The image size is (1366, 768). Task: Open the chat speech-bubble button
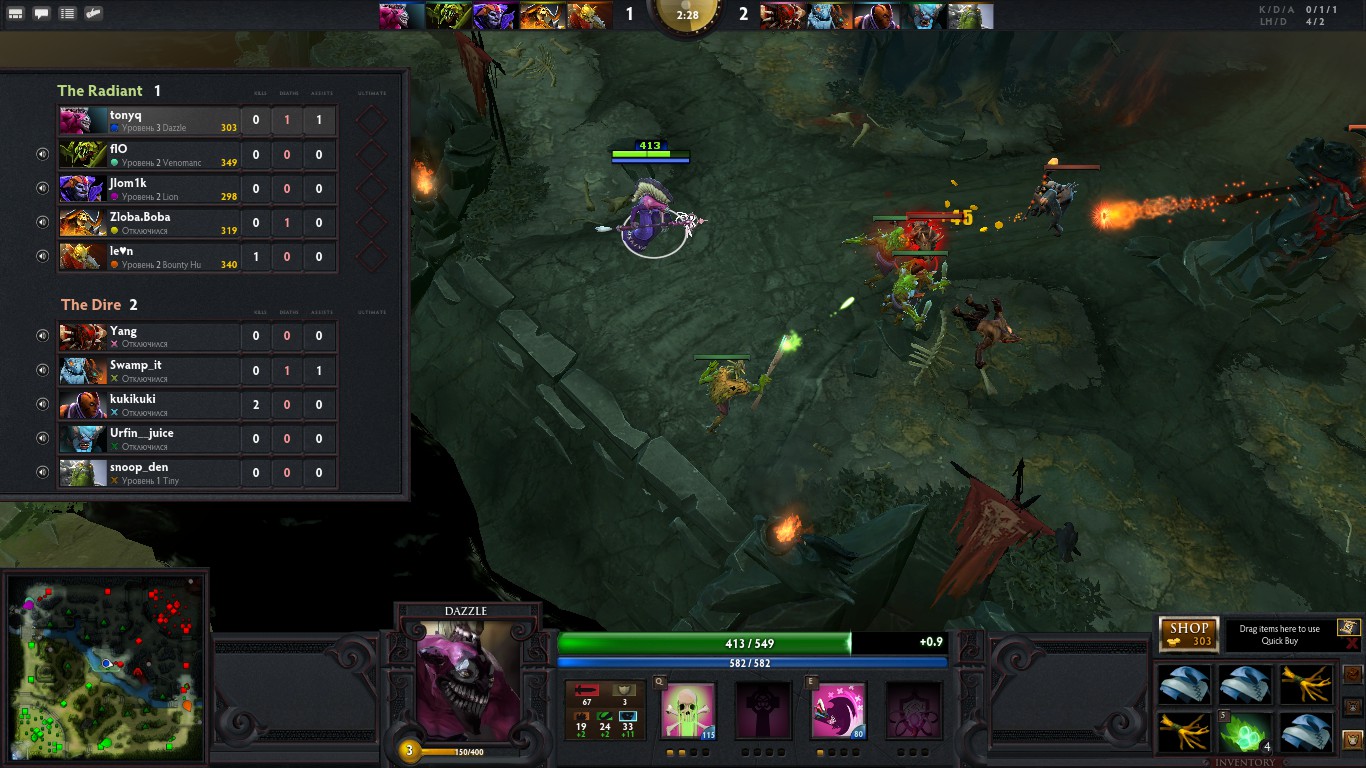click(x=42, y=14)
